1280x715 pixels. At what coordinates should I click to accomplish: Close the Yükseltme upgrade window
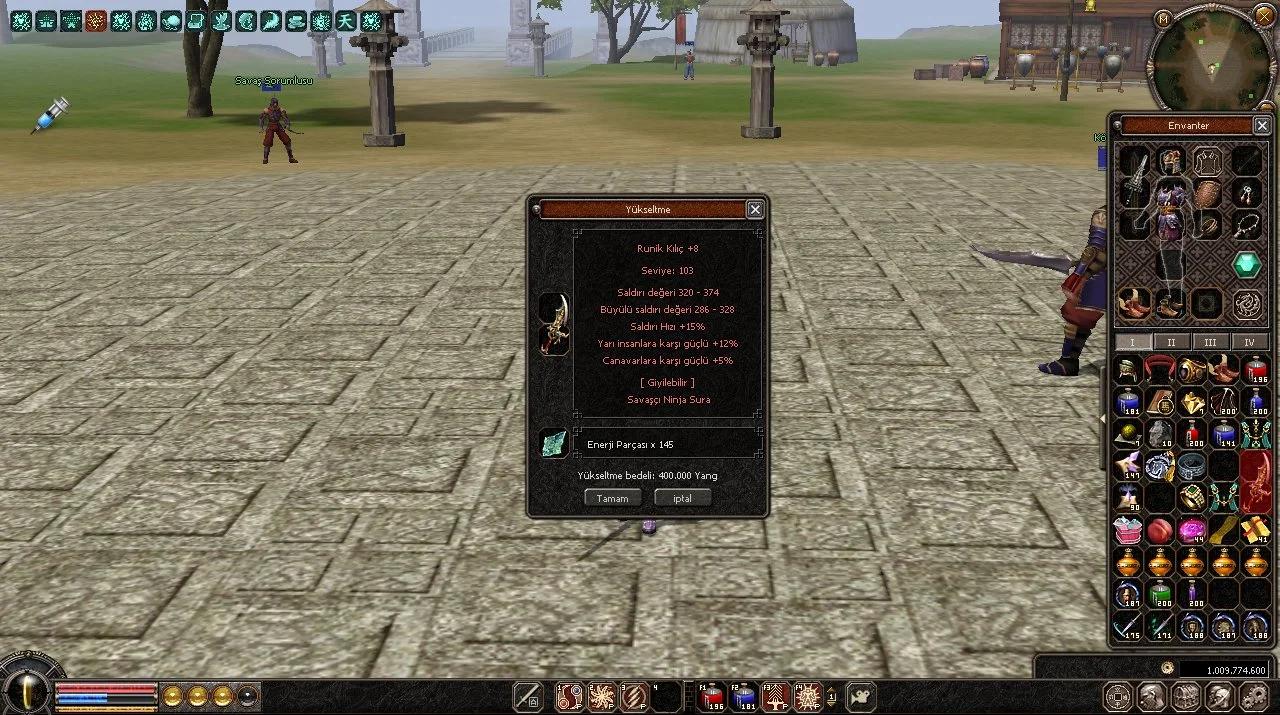pyautogui.click(x=755, y=209)
